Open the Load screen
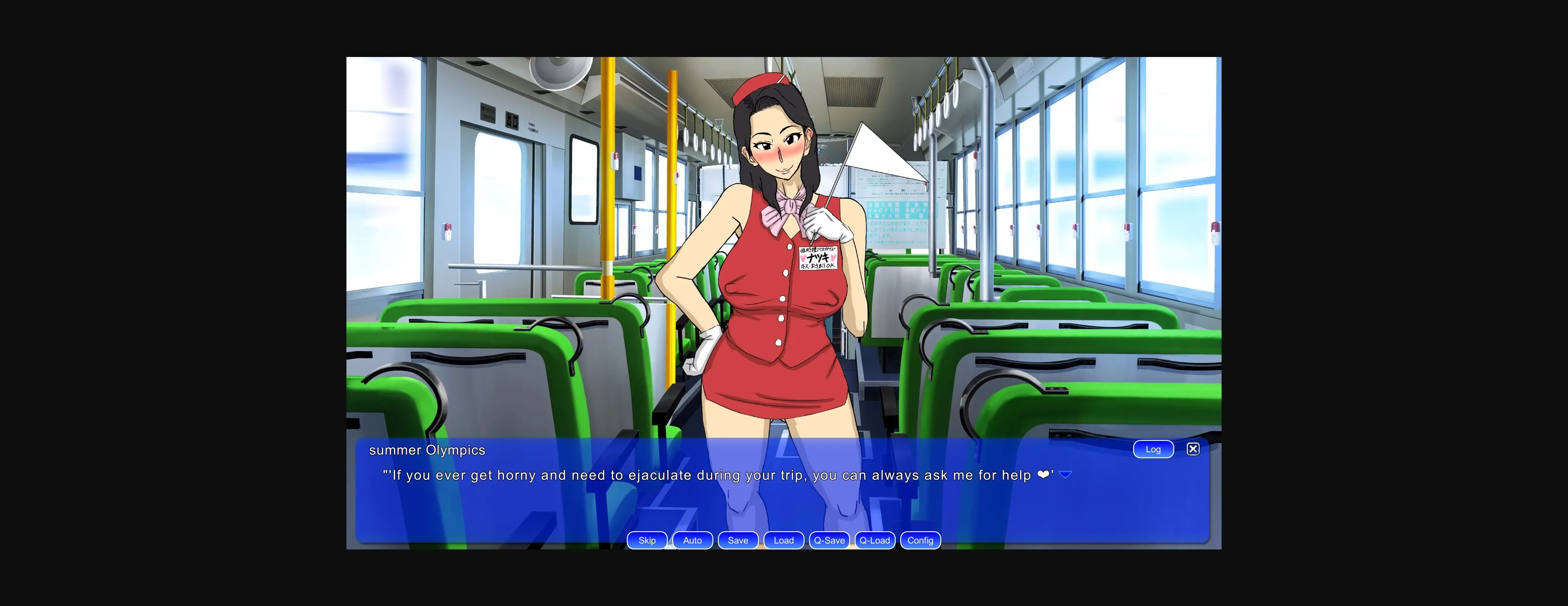1568x606 pixels. click(784, 540)
